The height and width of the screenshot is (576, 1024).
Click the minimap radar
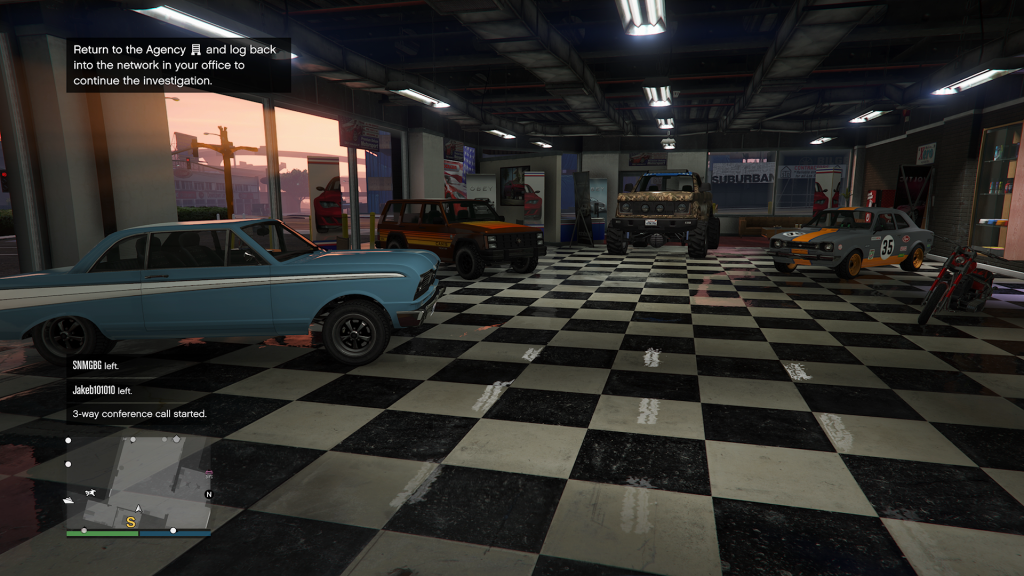pyautogui.click(x=138, y=480)
